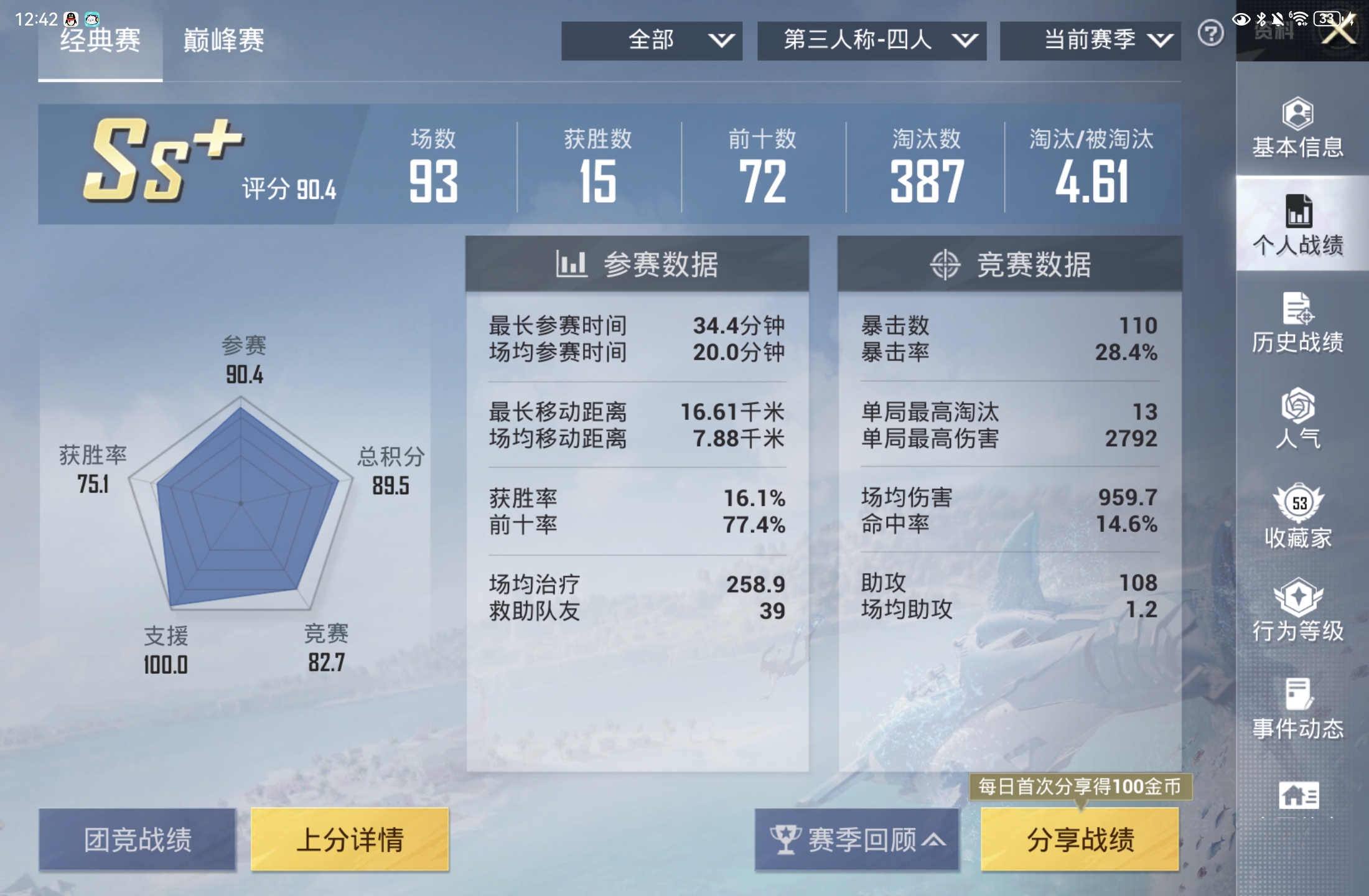
Task: Expand the 赛季回顾 season review
Action: 857,839
